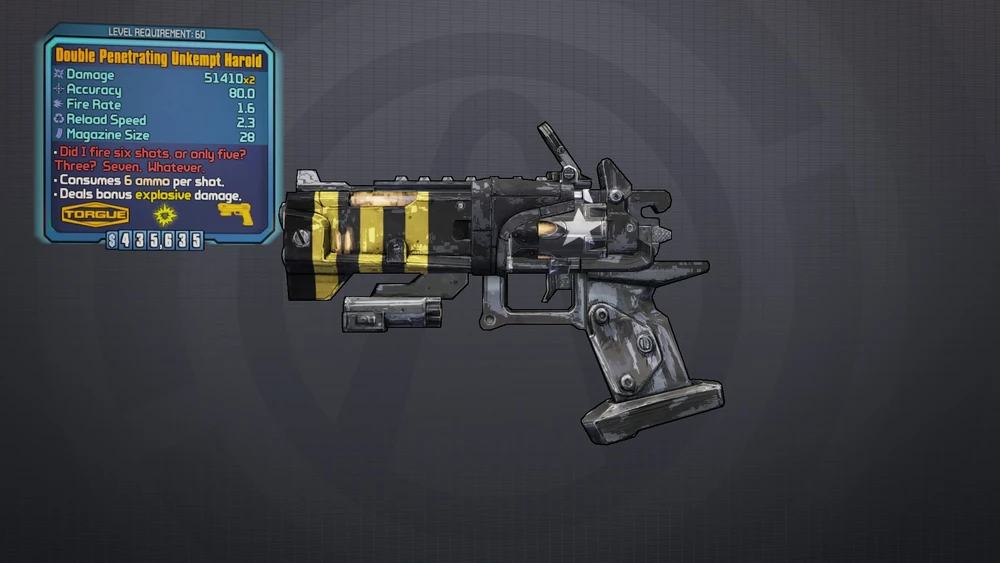Viewport: 1000px width, 563px height.
Task: Select the Unkempt Harold item card title
Action: pos(160,60)
